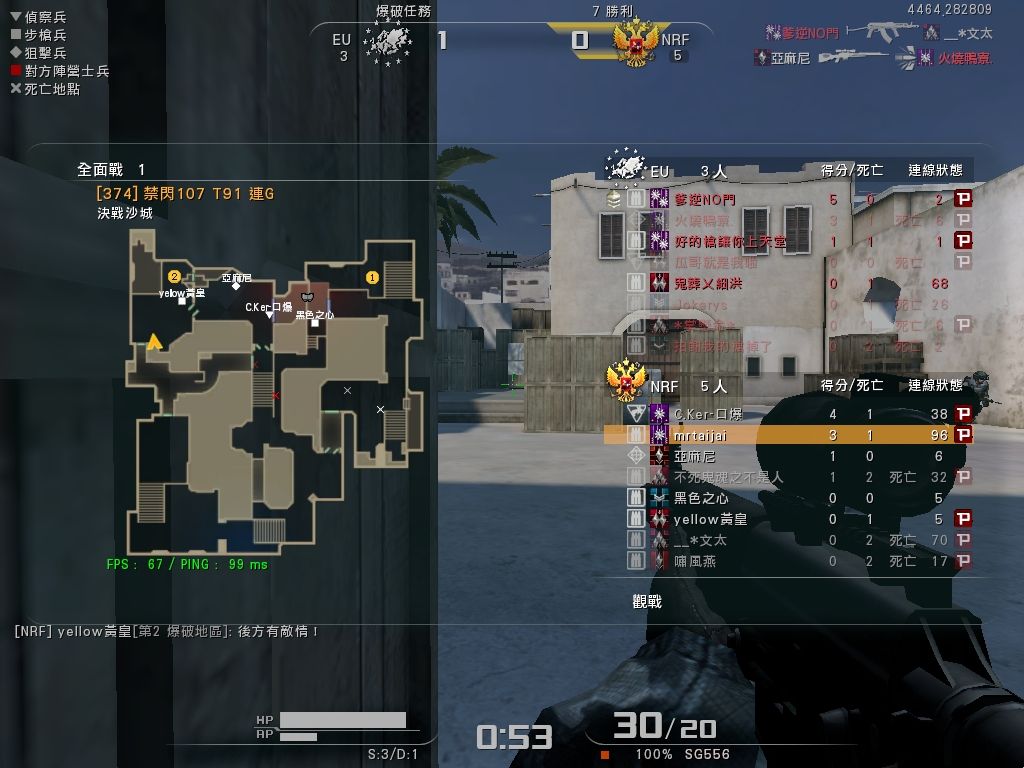Select the 偵察兵 legend entry
This screenshot has height=768, width=1024.
point(38,17)
